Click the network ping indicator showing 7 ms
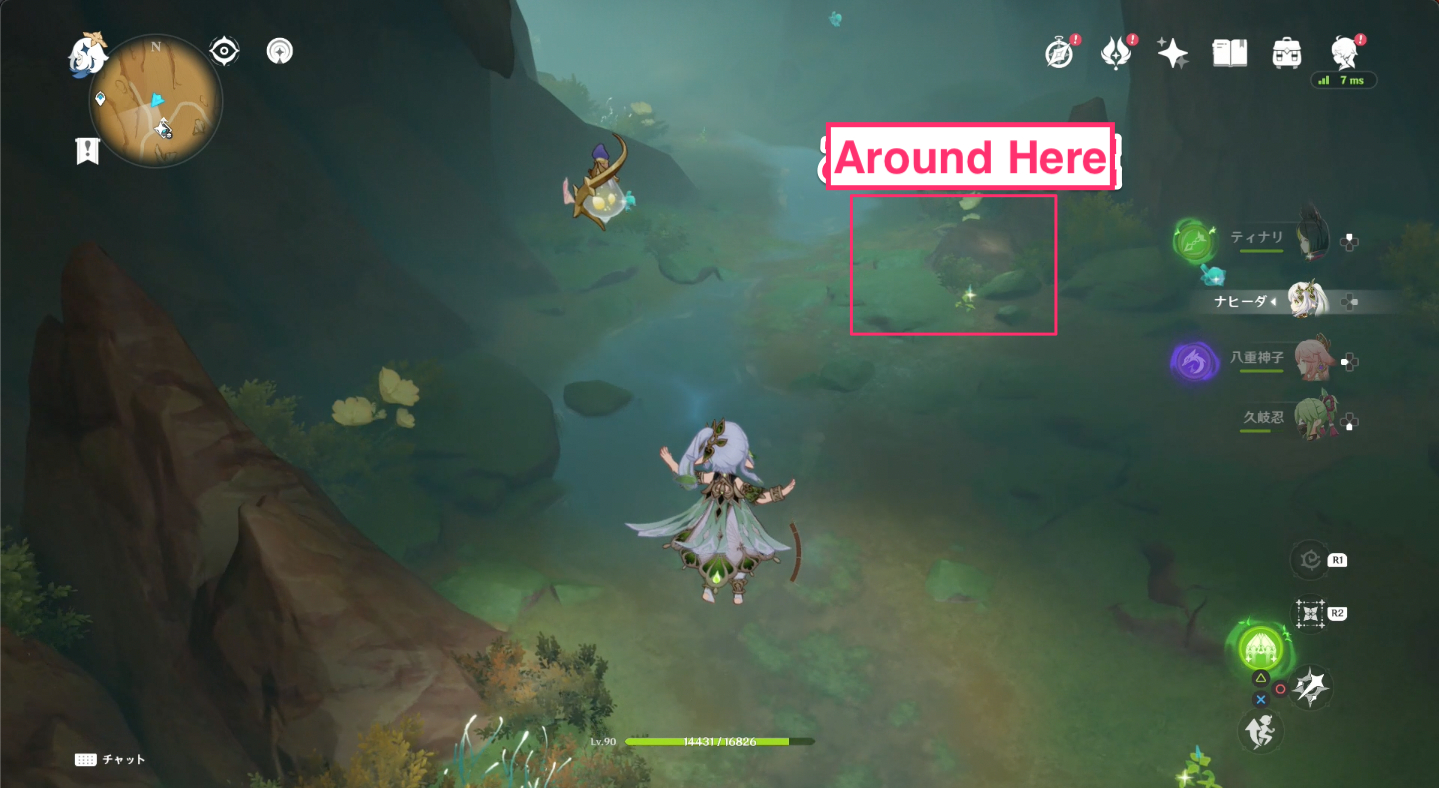This screenshot has height=788, width=1439. (x=1344, y=81)
